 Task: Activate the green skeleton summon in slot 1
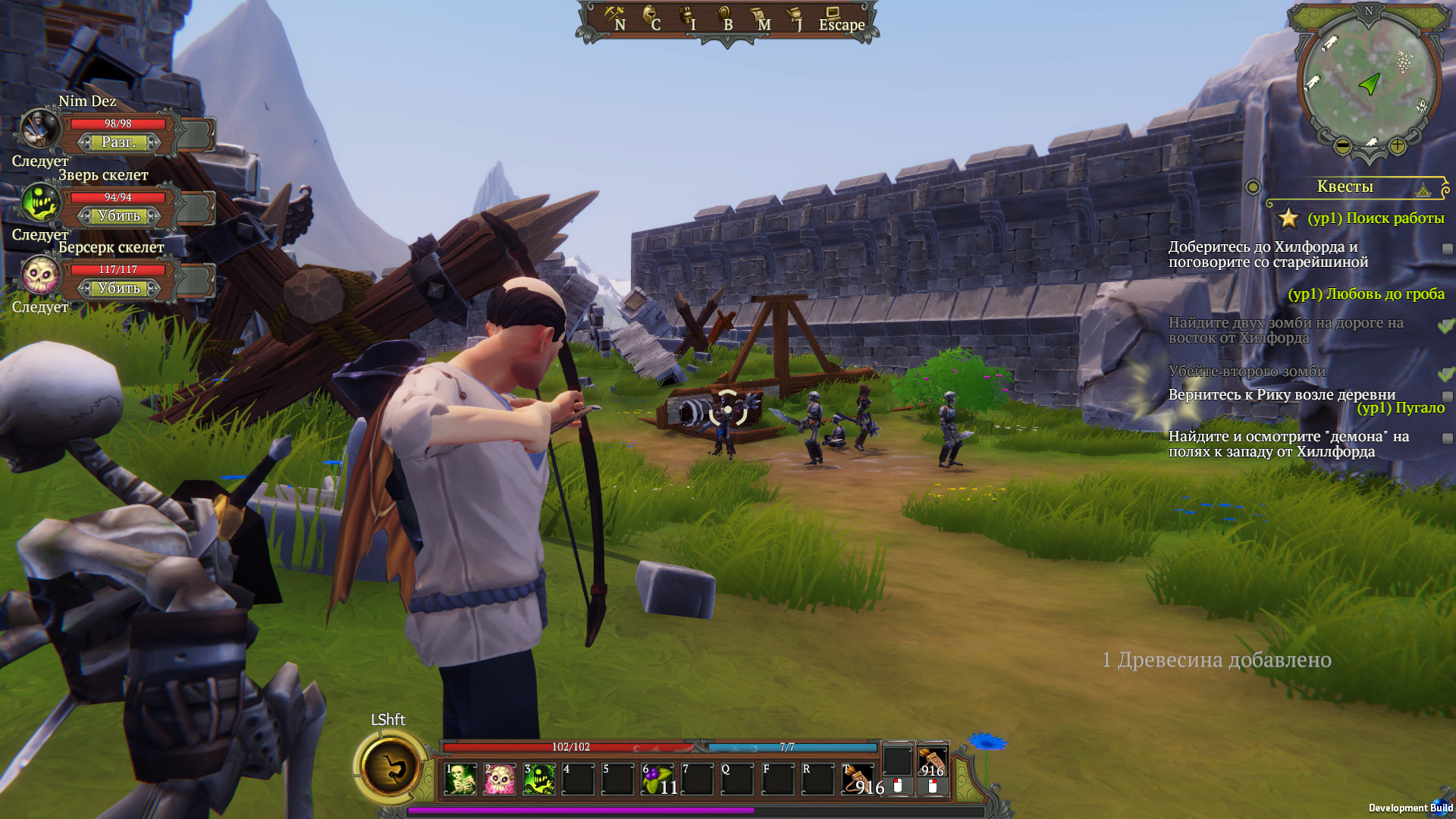(460, 779)
